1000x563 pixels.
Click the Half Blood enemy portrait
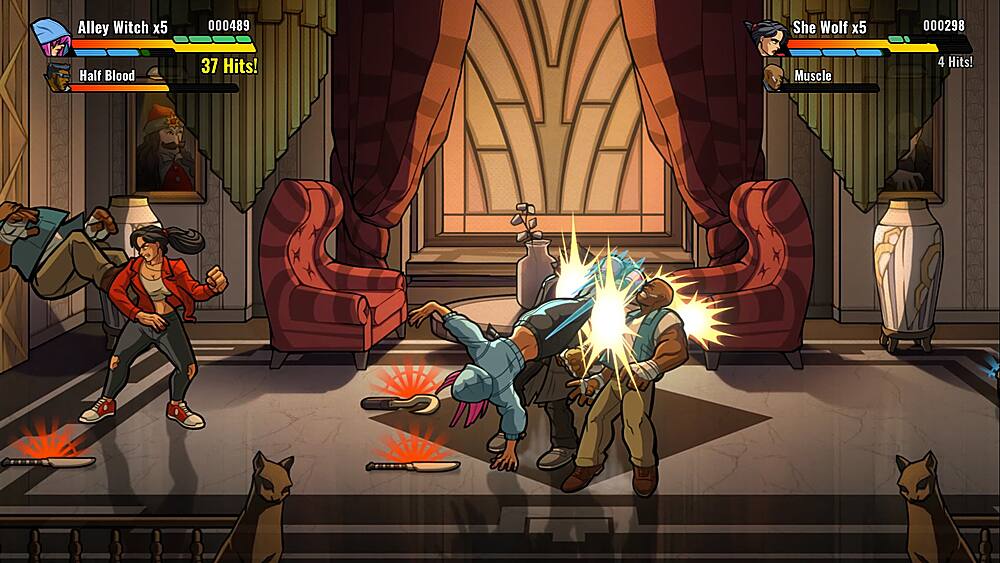point(58,77)
